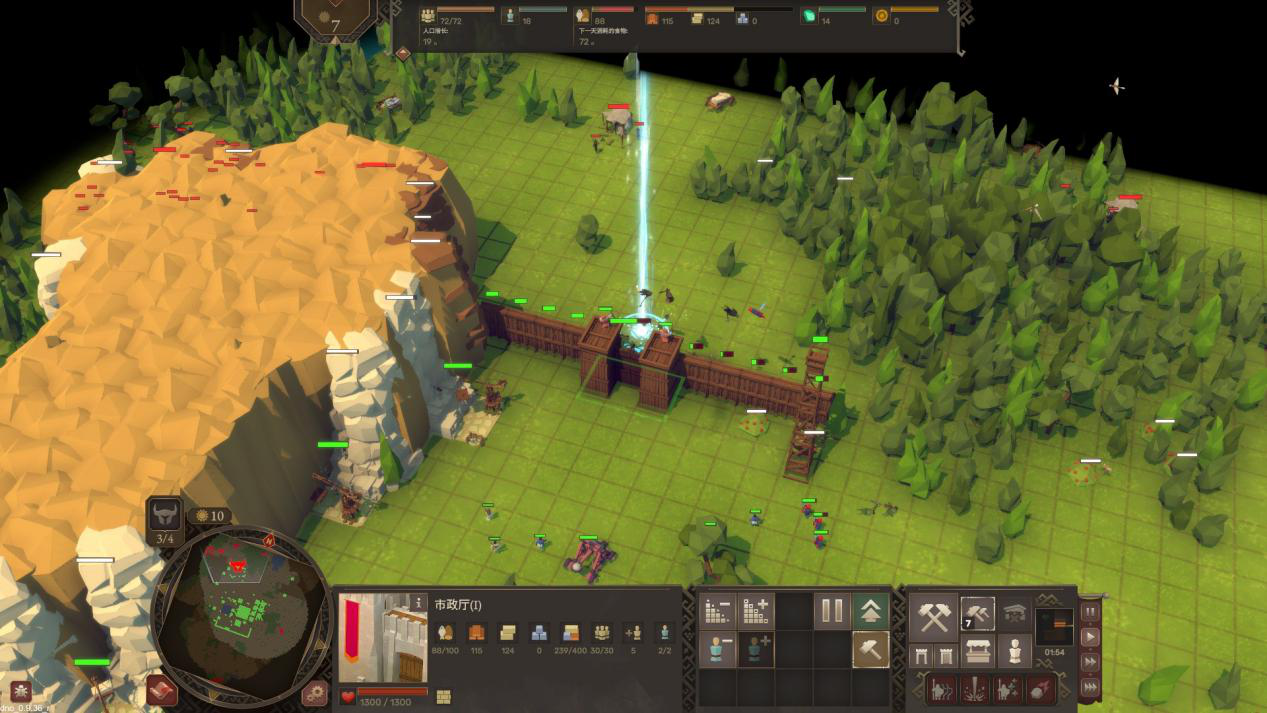The image size is (1267, 713).
Task: Set game speed to normal play
Action: [x=1090, y=637]
